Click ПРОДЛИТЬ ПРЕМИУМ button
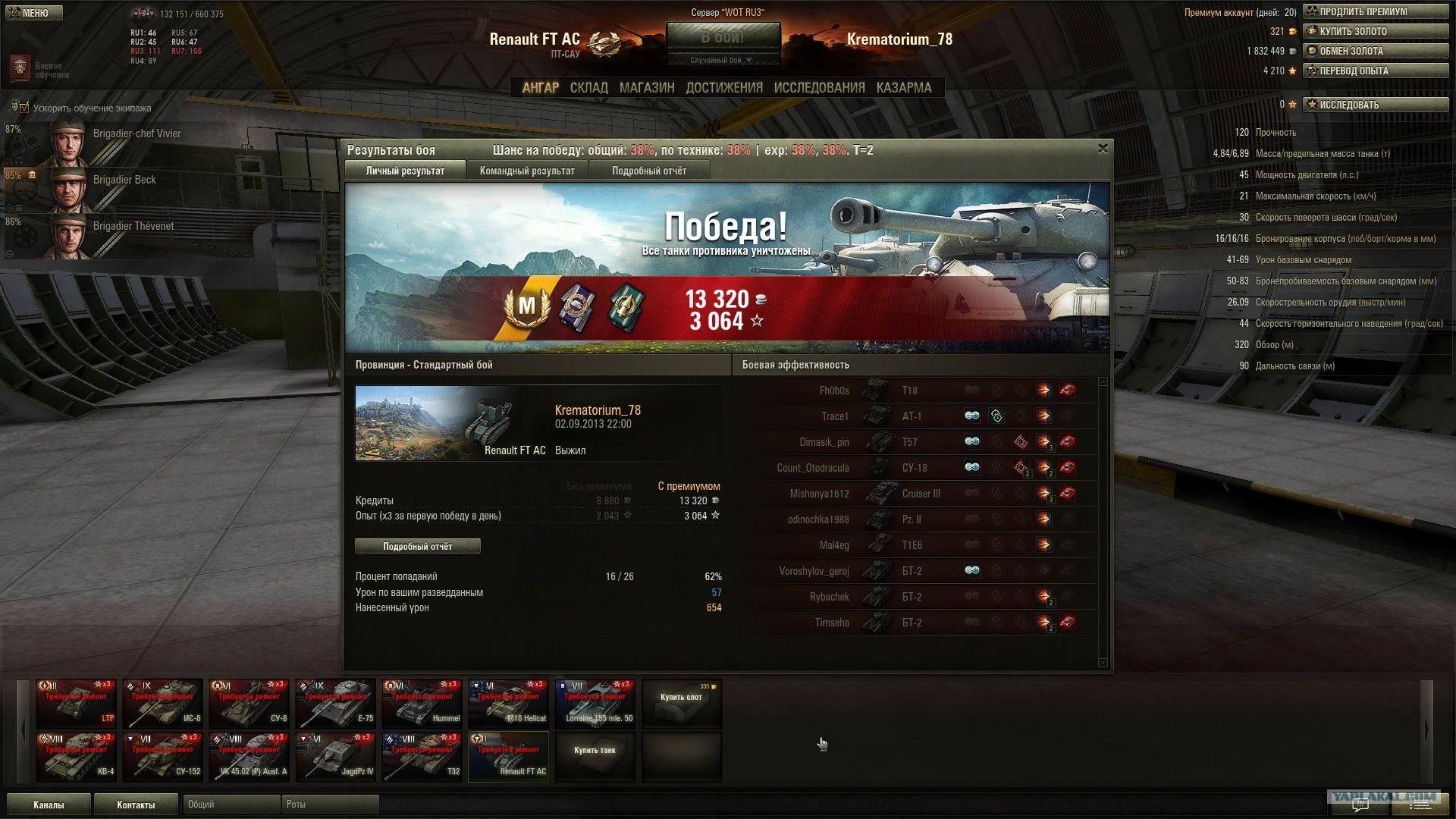The image size is (1456, 819). tap(1375, 11)
